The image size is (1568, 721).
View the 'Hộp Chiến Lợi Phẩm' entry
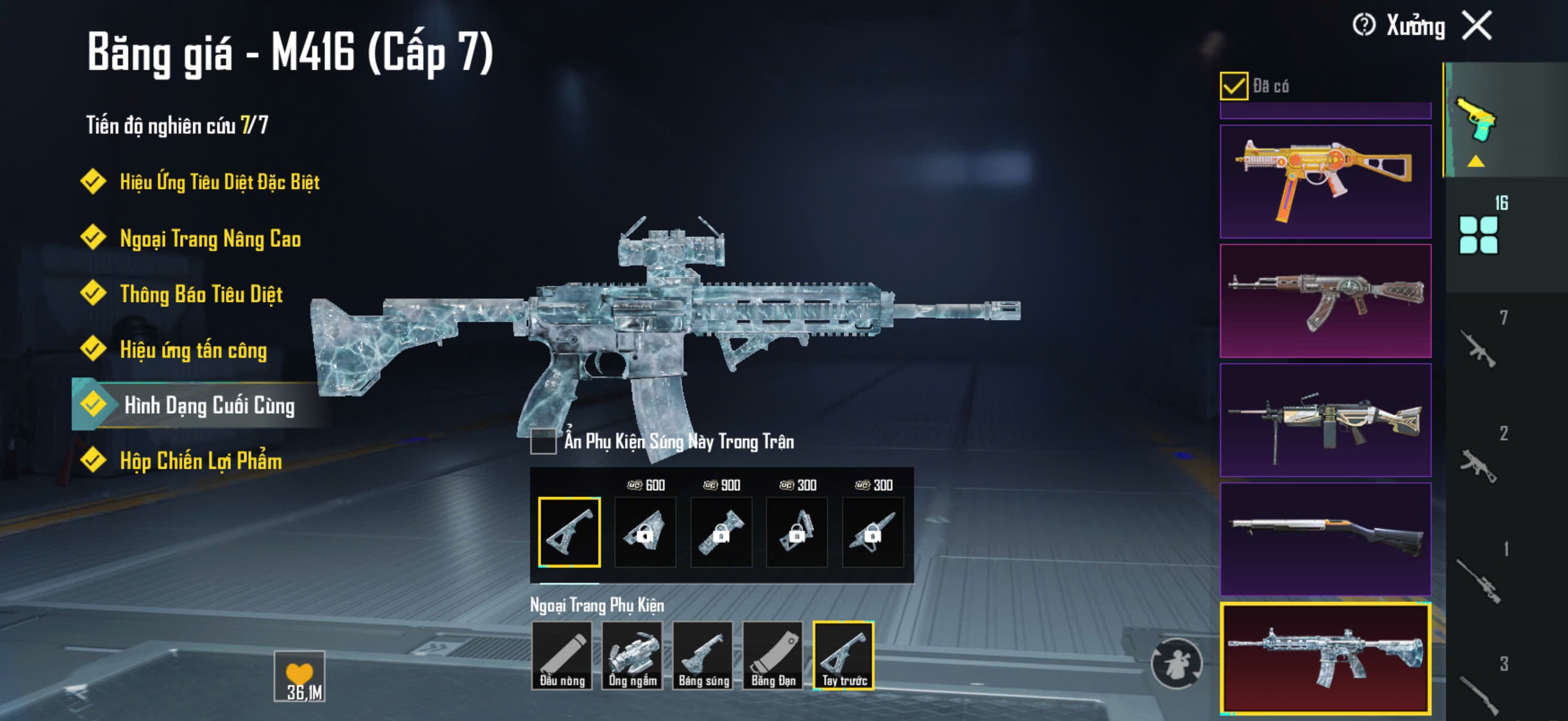pyautogui.click(x=201, y=461)
